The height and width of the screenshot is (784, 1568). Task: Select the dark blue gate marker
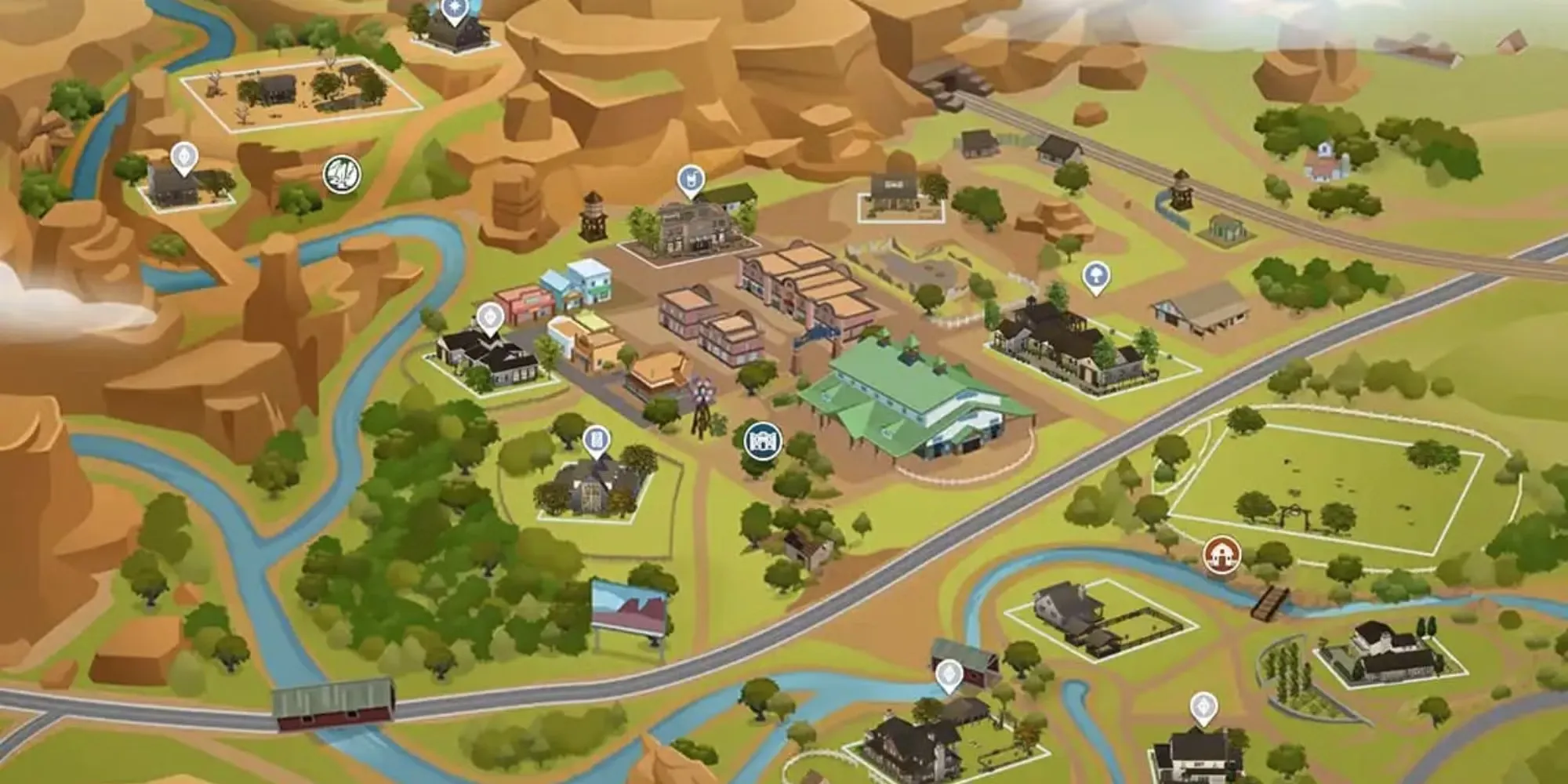(x=762, y=441)
